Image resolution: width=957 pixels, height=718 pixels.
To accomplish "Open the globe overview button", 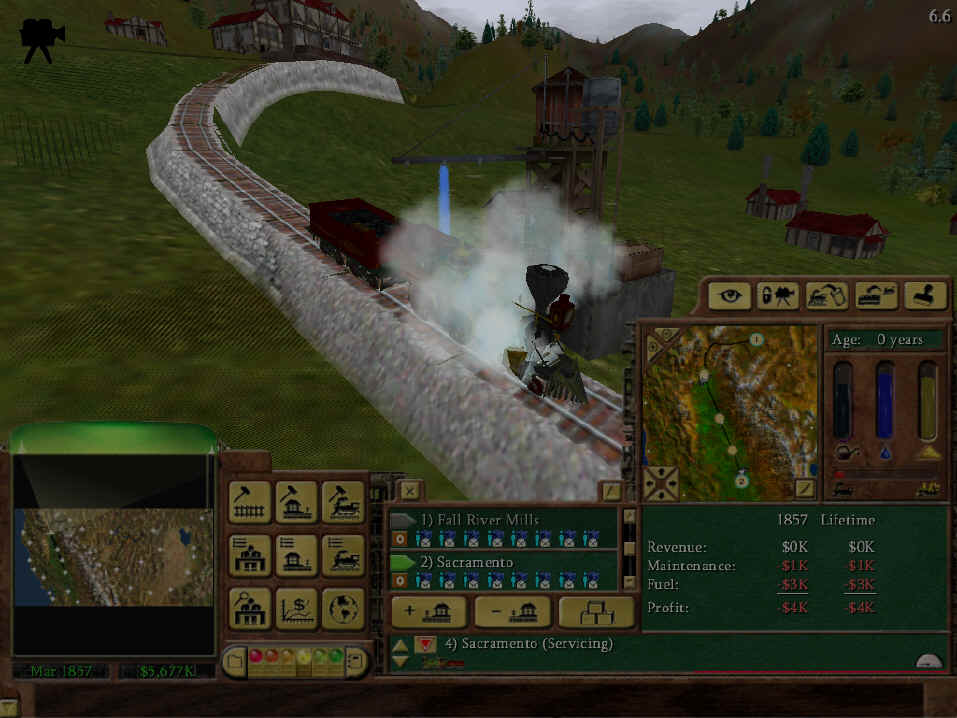I will pyautogui.click(x=342, y=607).
